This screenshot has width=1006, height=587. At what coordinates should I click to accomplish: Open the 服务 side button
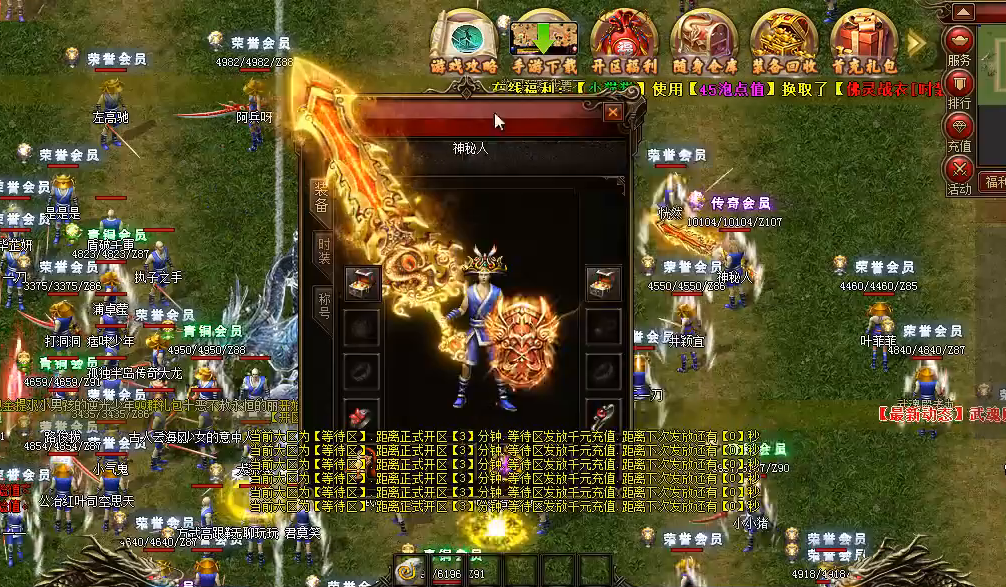(x=960, y=45)
